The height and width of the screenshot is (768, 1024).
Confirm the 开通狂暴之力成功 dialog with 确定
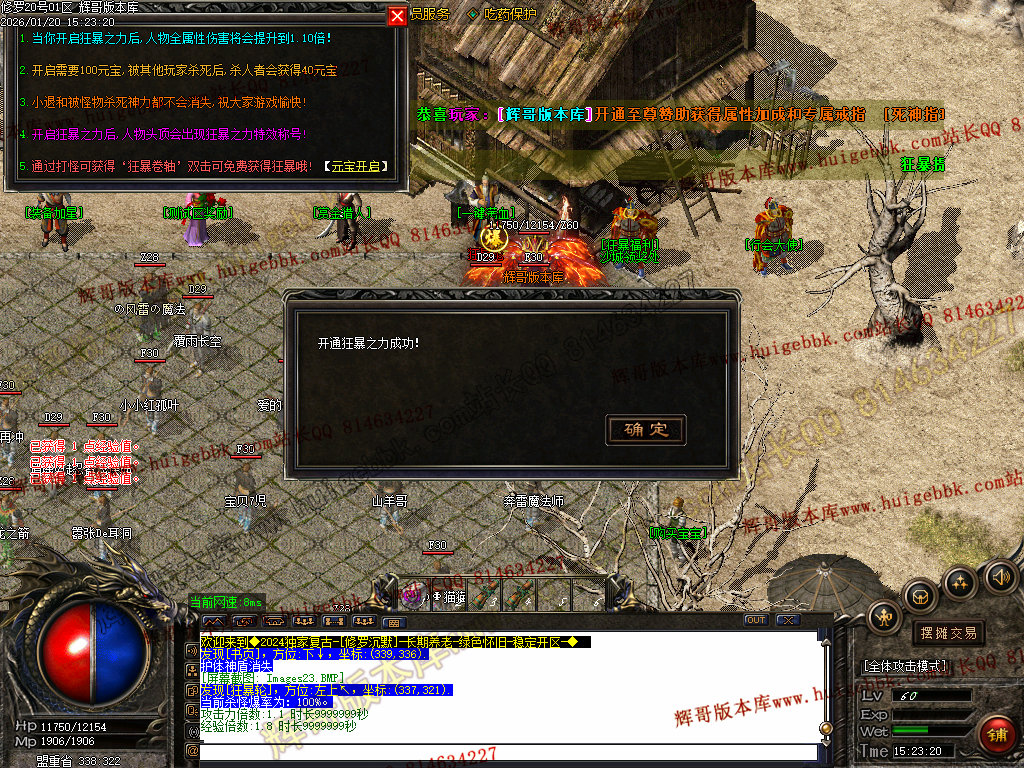point(646,430)
